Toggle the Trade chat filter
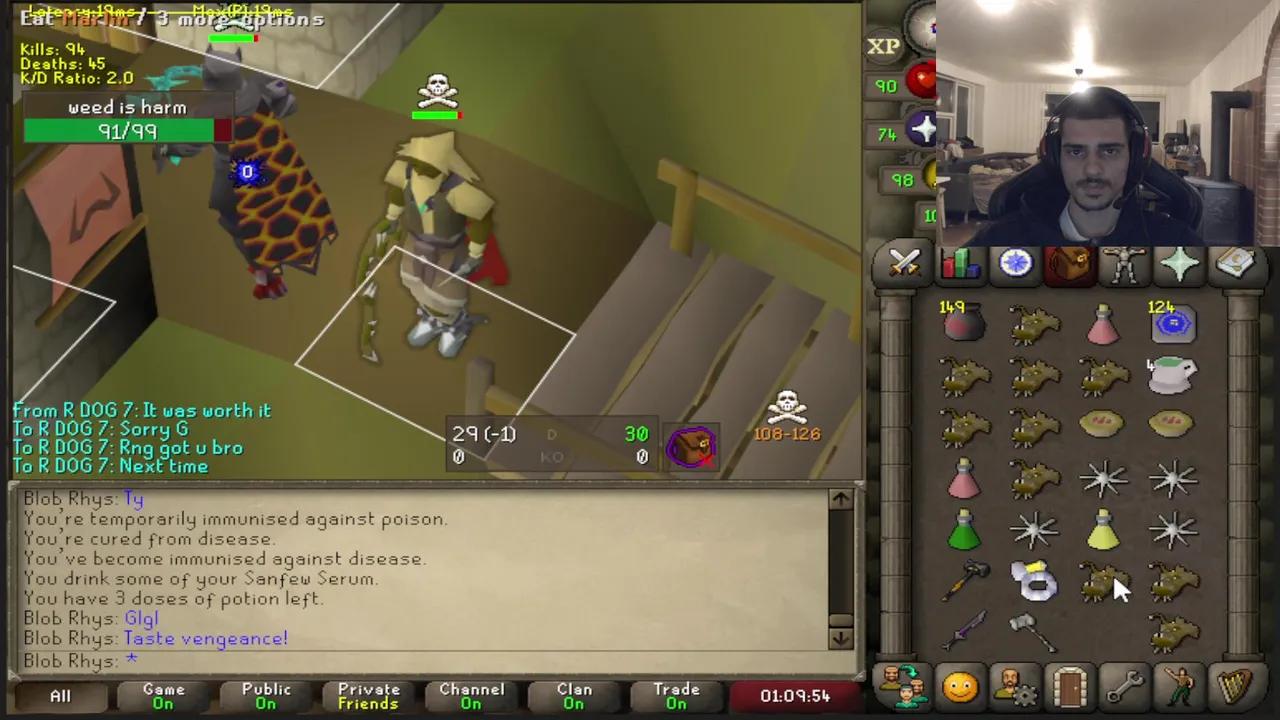Screen dimensions: 1280x720 point(676,695)
